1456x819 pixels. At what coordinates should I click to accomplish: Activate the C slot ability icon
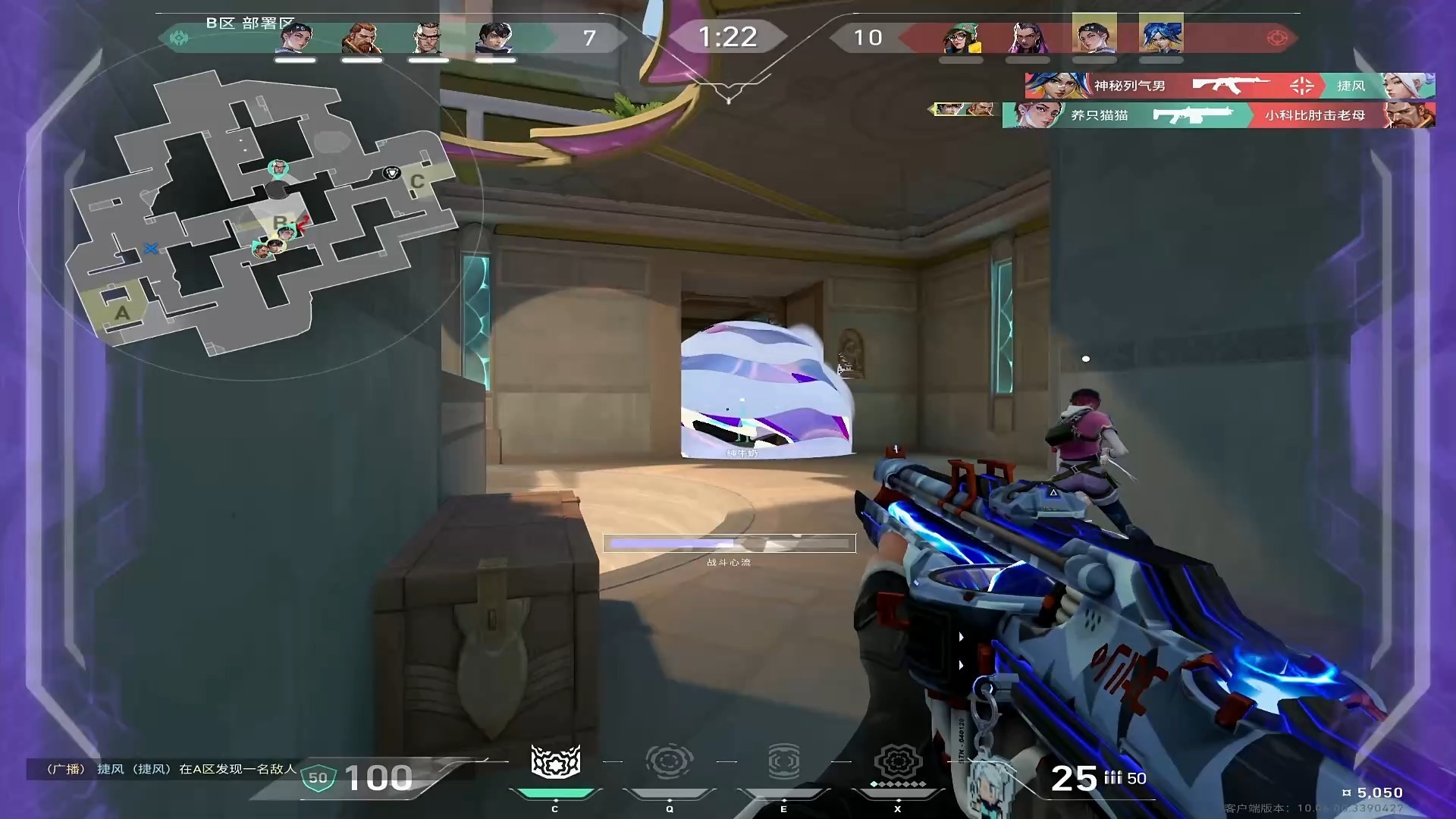tap(555, 762)
